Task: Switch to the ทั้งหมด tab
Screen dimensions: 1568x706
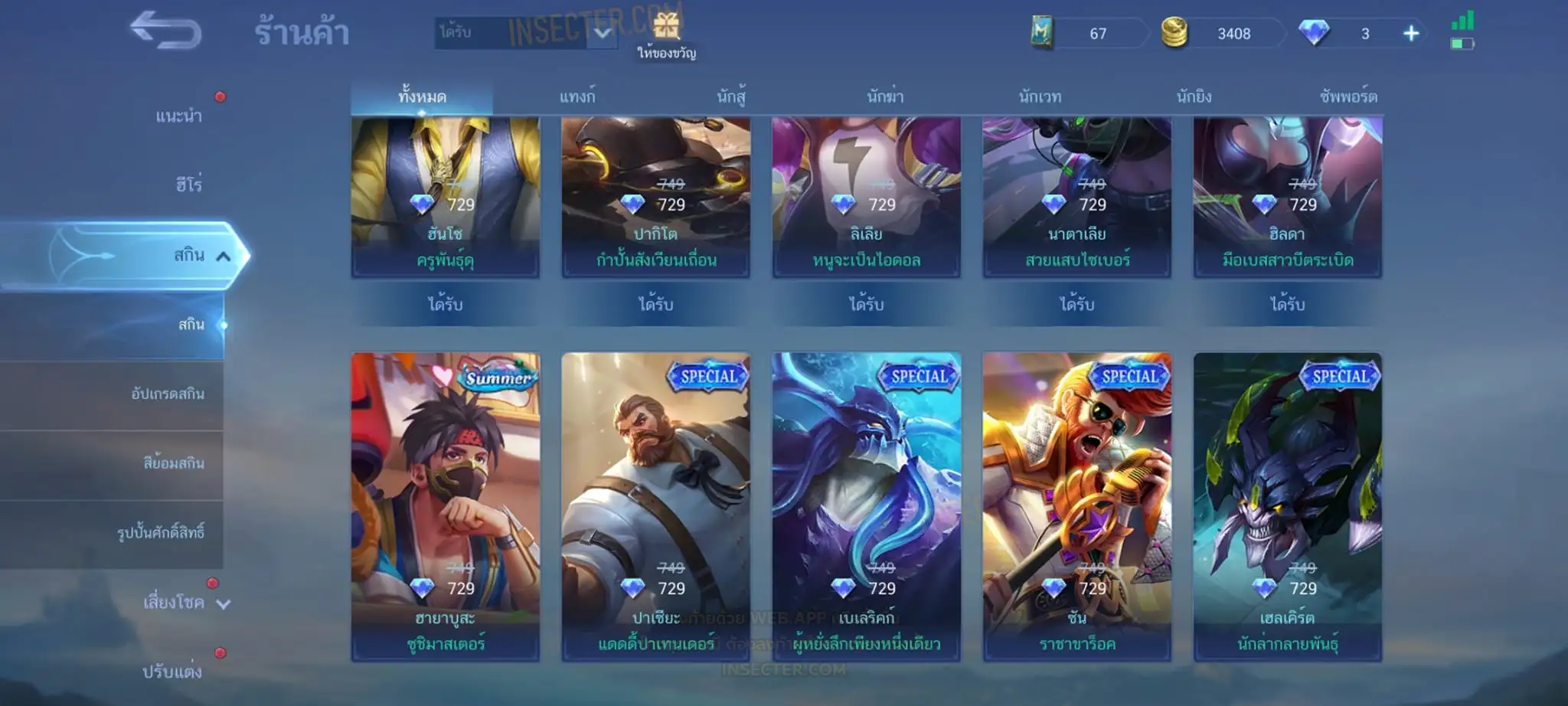Action: (422, 97)
